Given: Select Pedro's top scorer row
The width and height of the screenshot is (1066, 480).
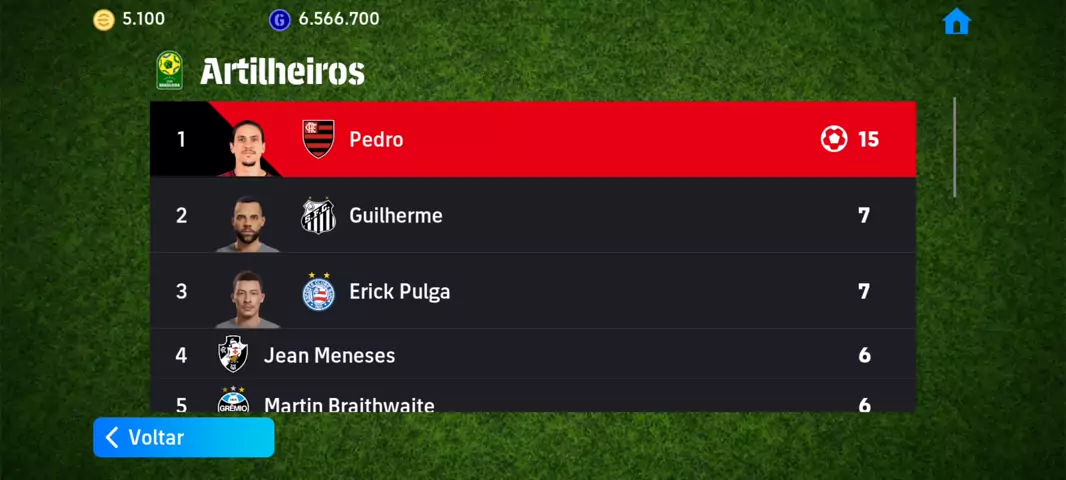Looking at the screenshot, I should 532,139.
